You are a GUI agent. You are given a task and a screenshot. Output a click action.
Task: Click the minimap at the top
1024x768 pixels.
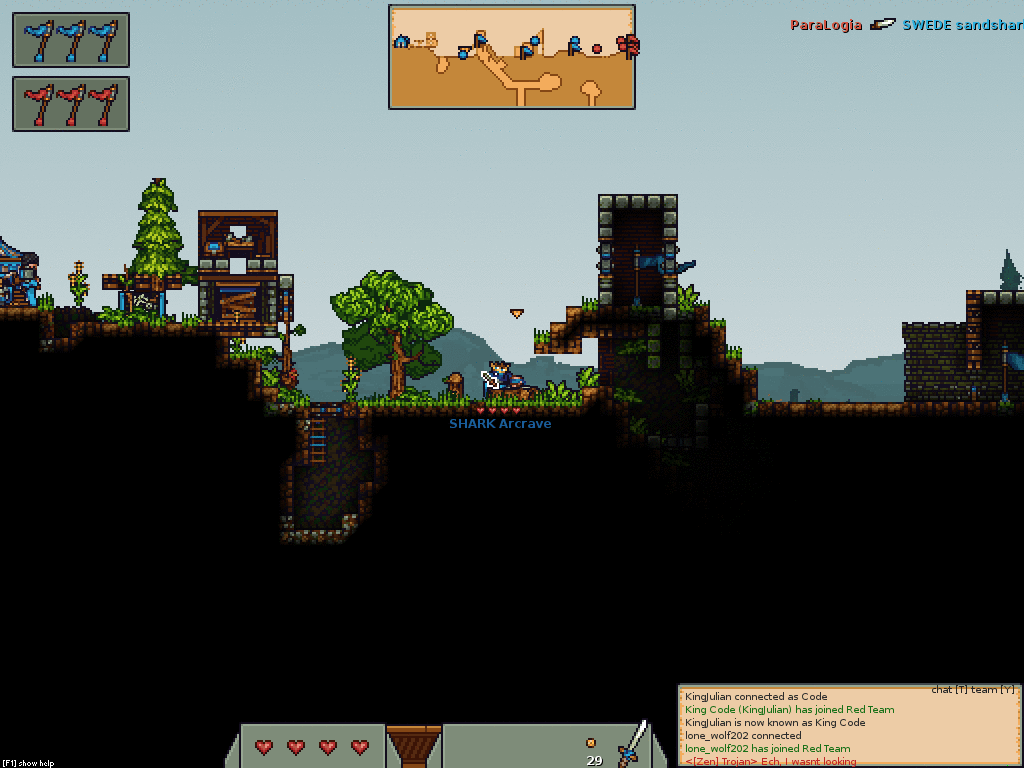click(x=512, y=57)
